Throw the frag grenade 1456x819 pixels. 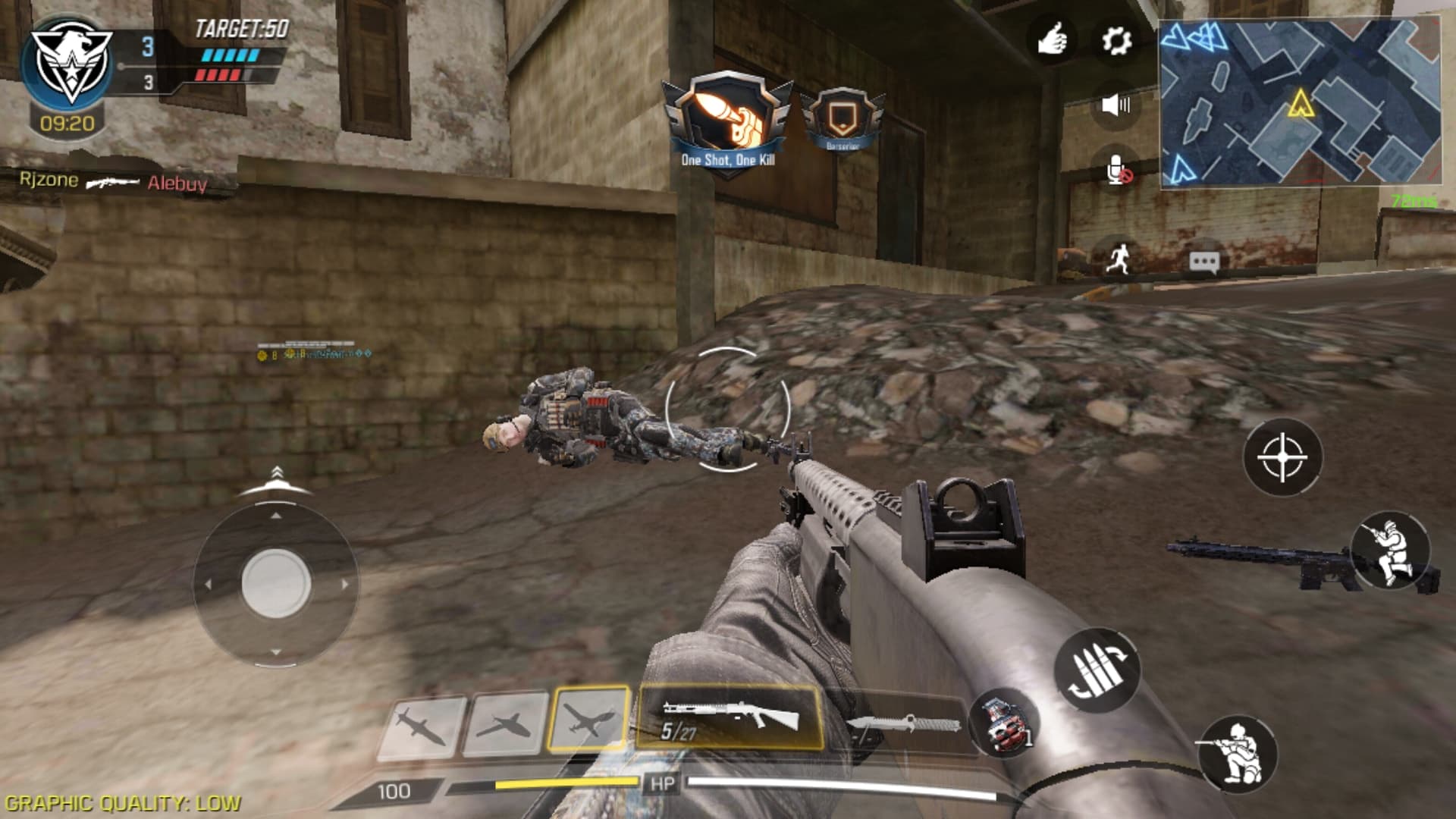pos(1005,723)
